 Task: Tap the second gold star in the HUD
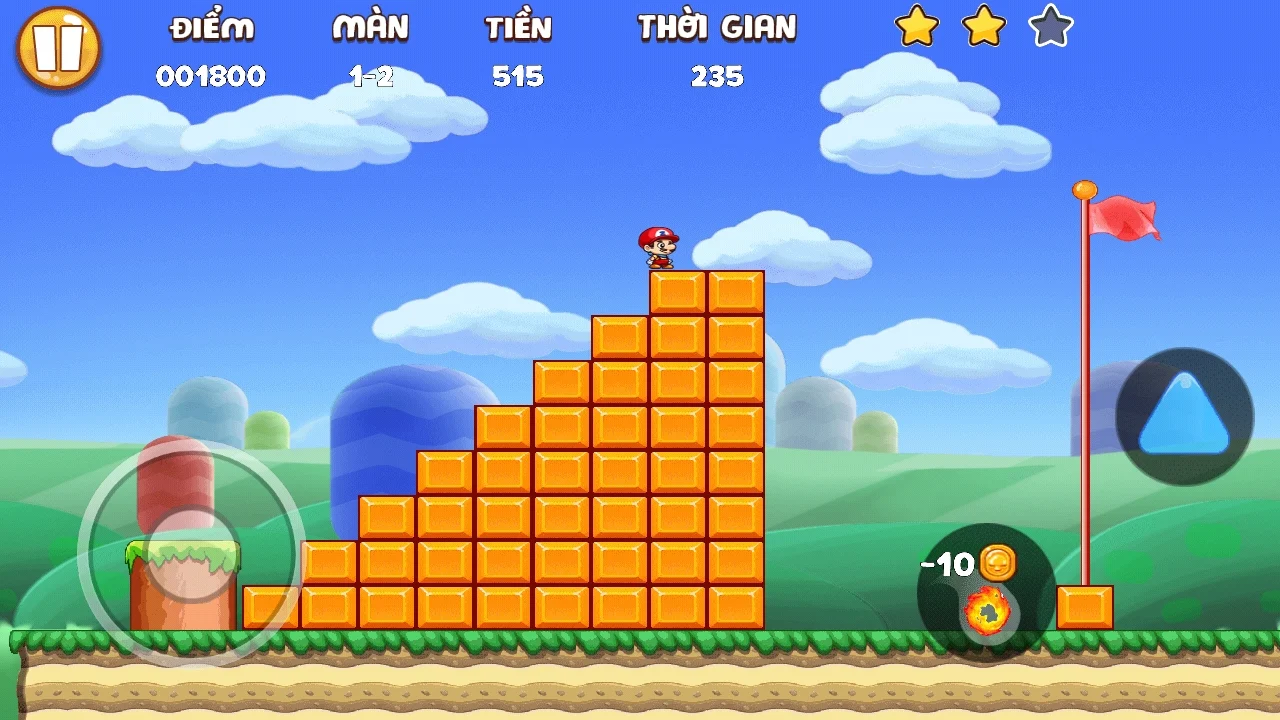984,31
